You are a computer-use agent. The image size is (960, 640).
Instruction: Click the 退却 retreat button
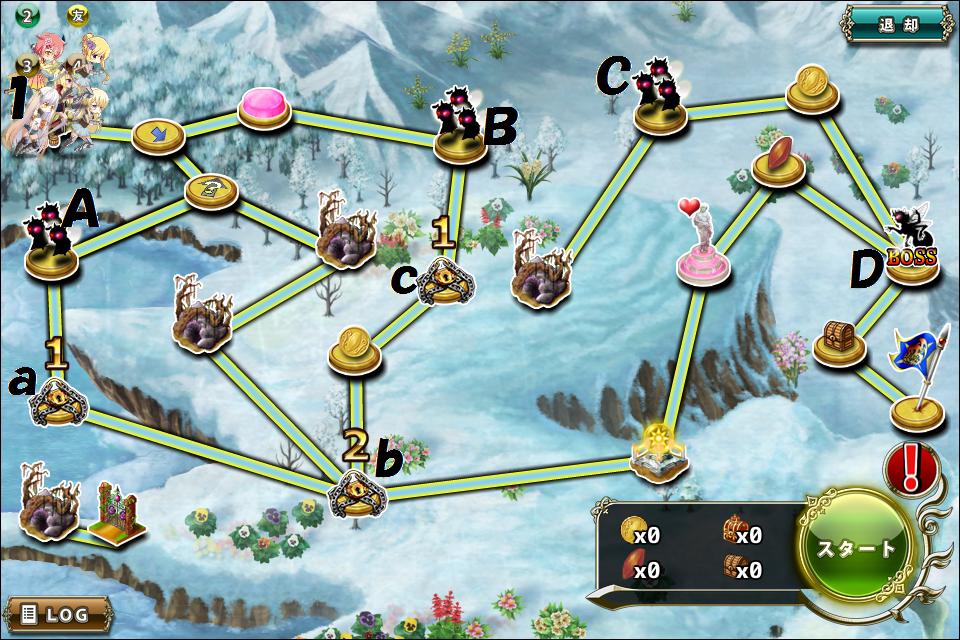(x=895, y=24)
